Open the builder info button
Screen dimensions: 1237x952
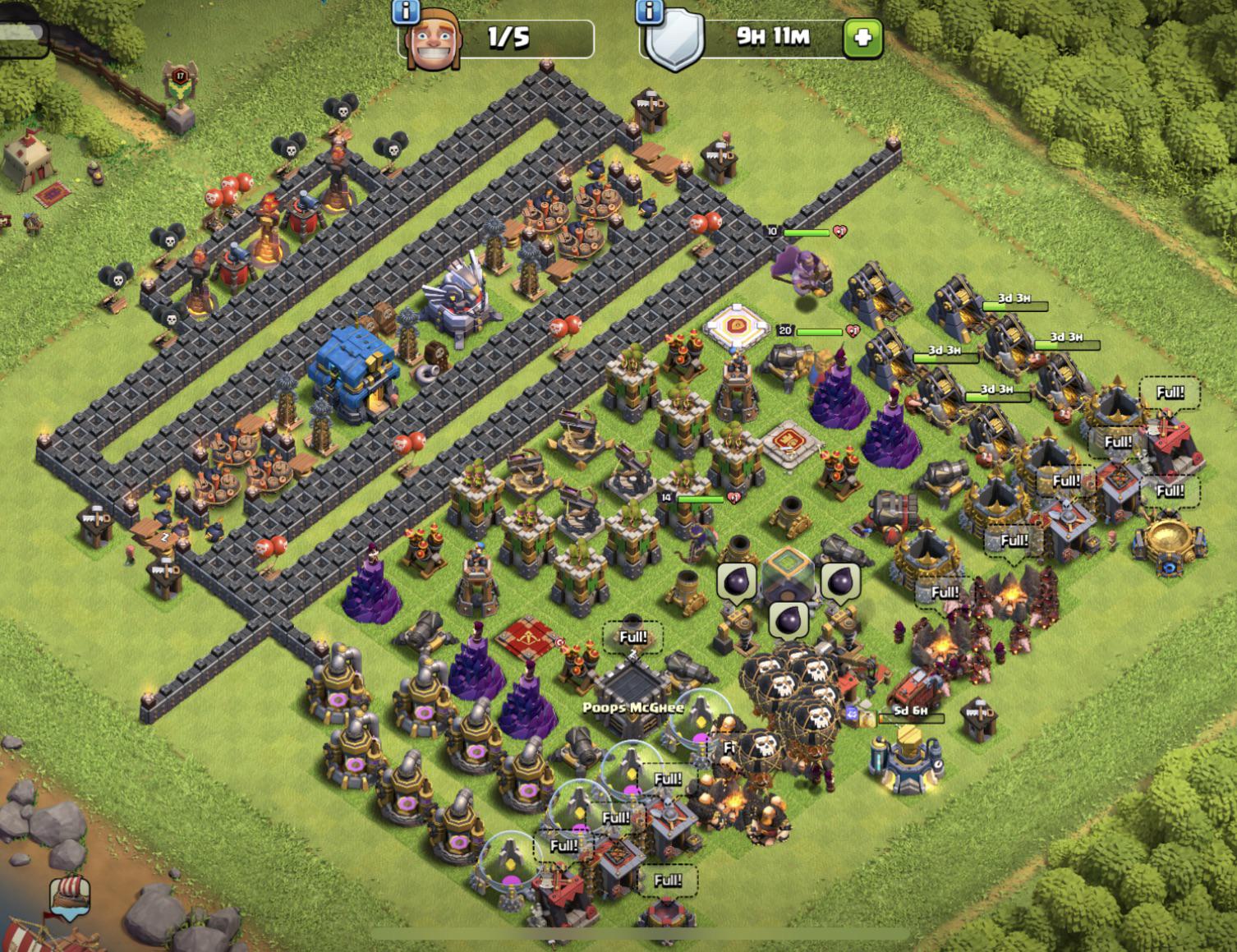[407, 11]
